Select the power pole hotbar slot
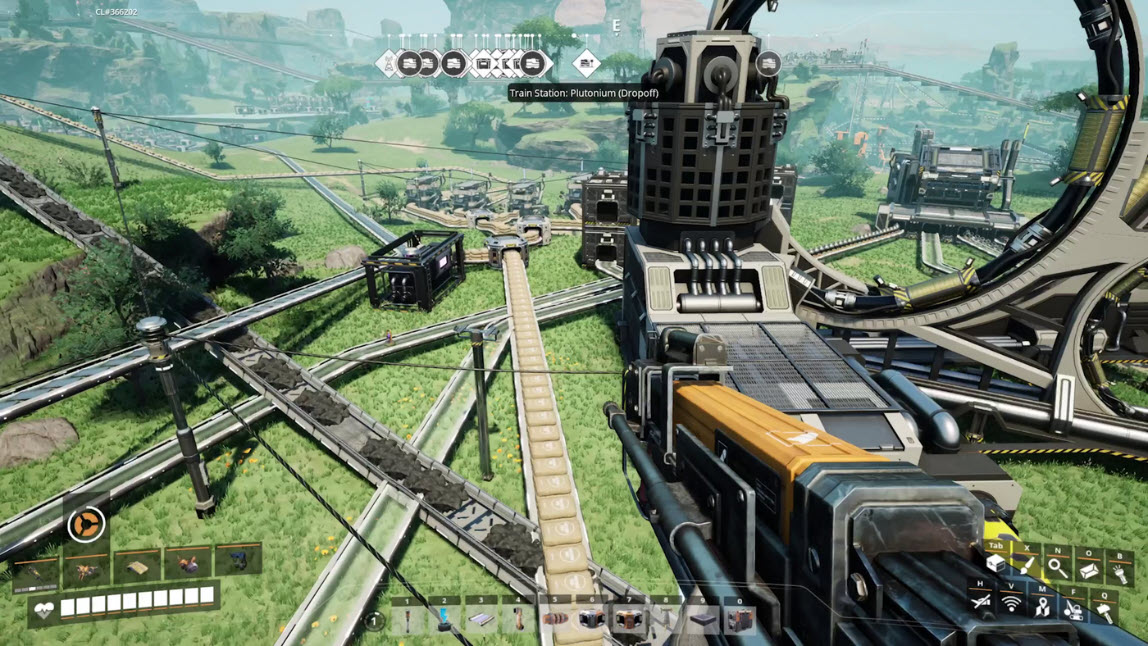1148x646 pixels. click(x=408, y=620)
